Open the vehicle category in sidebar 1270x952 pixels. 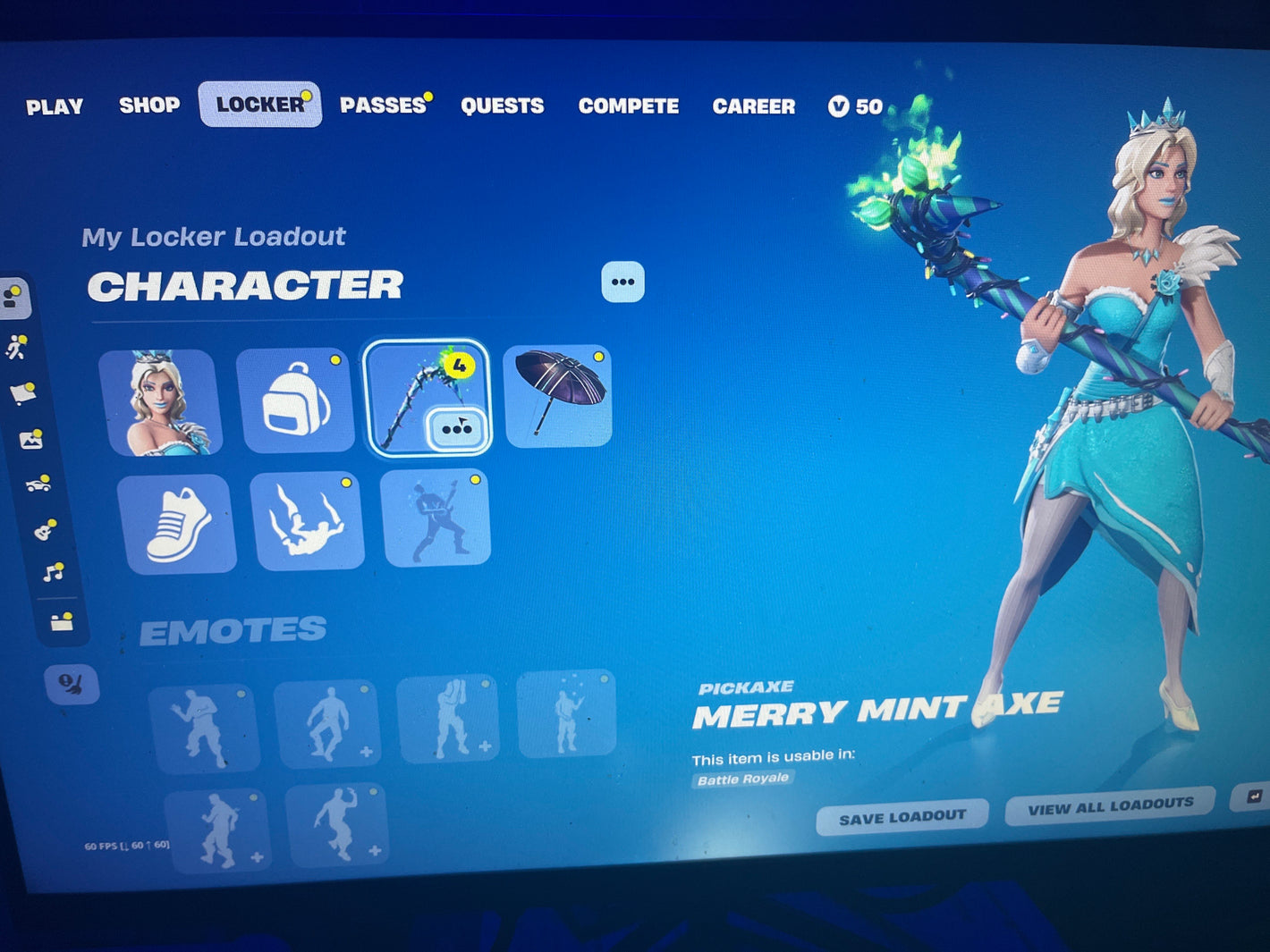point(37,484)
